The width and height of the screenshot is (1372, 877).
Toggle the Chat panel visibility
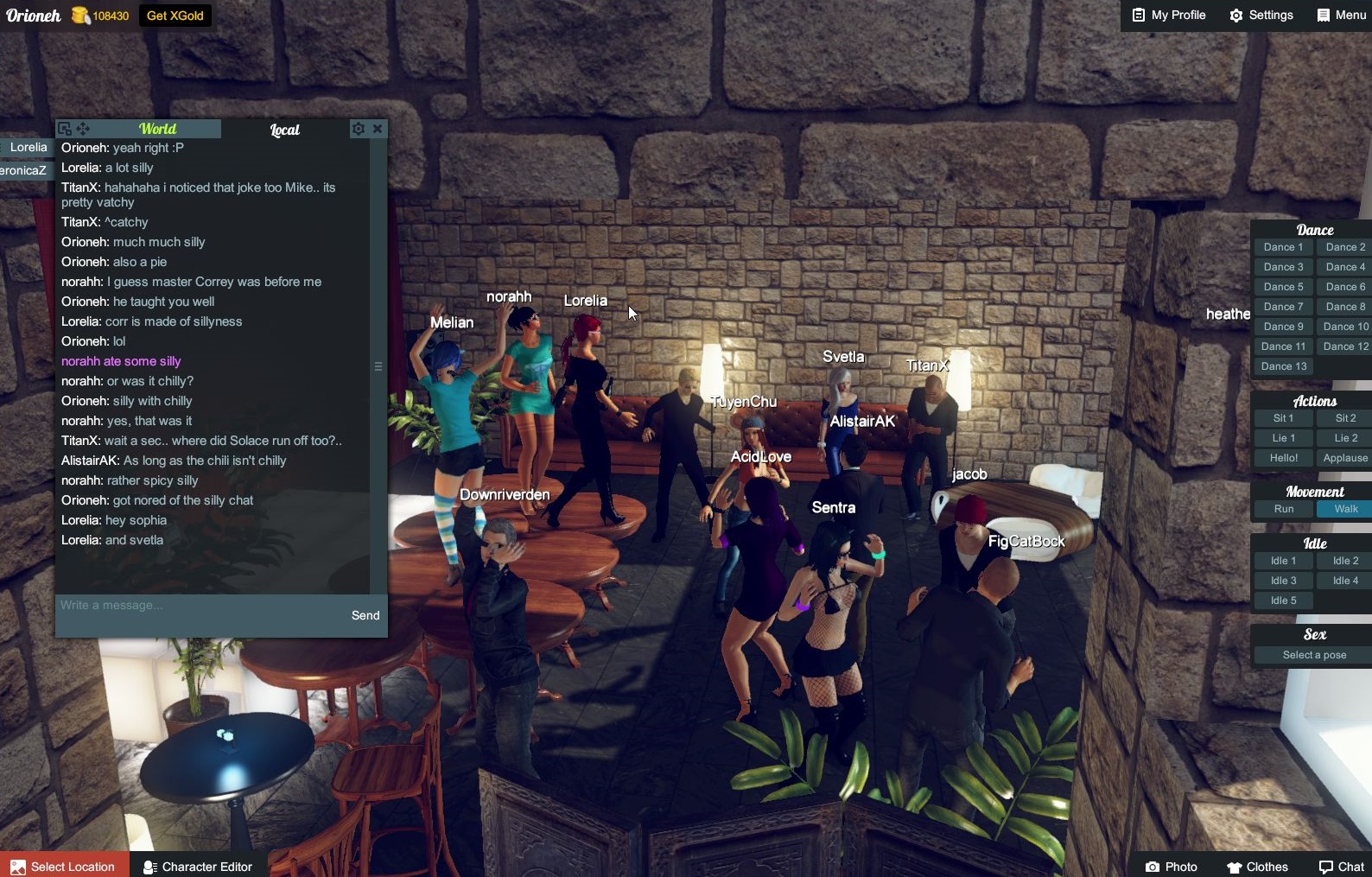1339,867
